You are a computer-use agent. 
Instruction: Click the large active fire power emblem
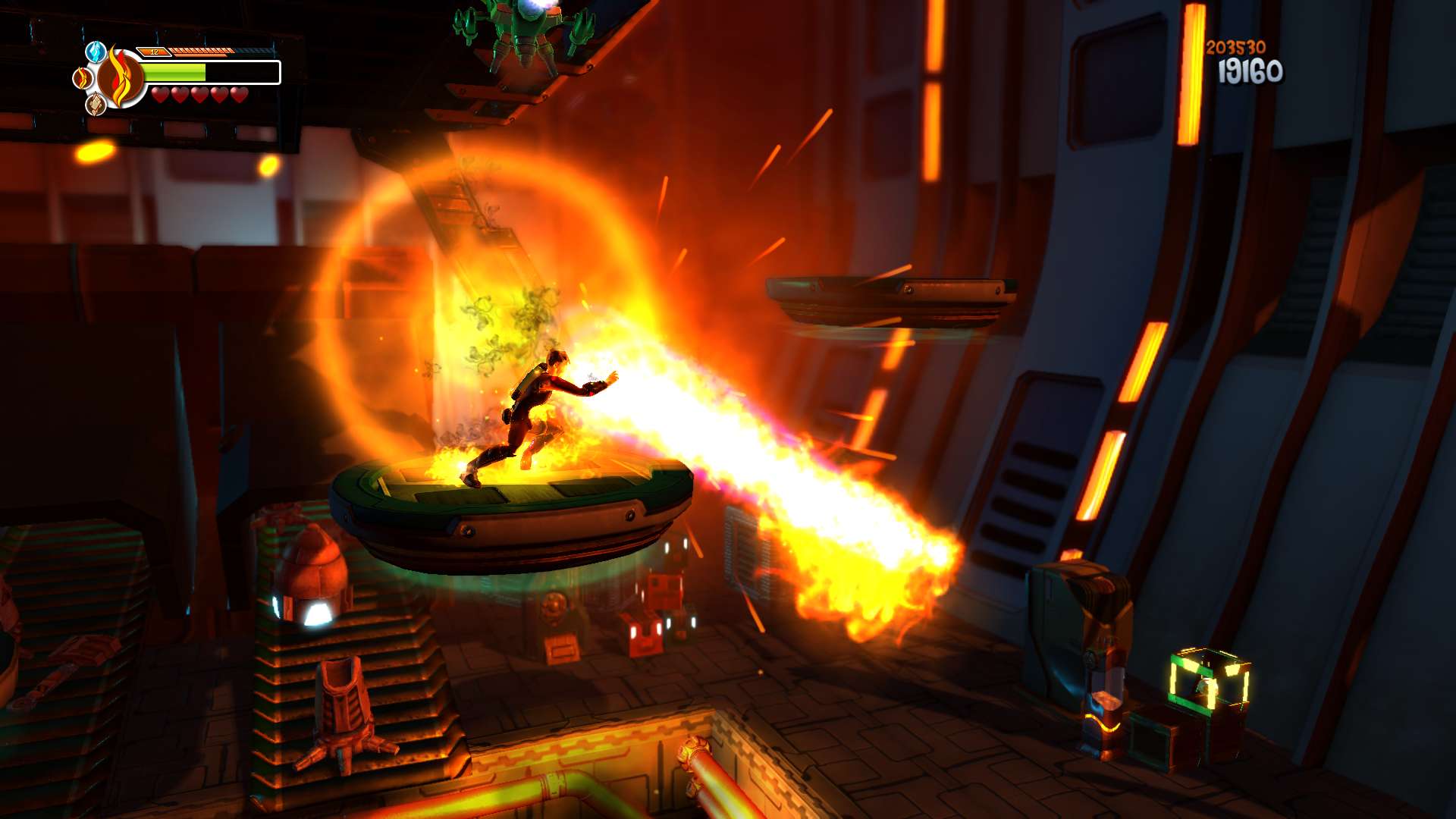click(x=121, y=77)
